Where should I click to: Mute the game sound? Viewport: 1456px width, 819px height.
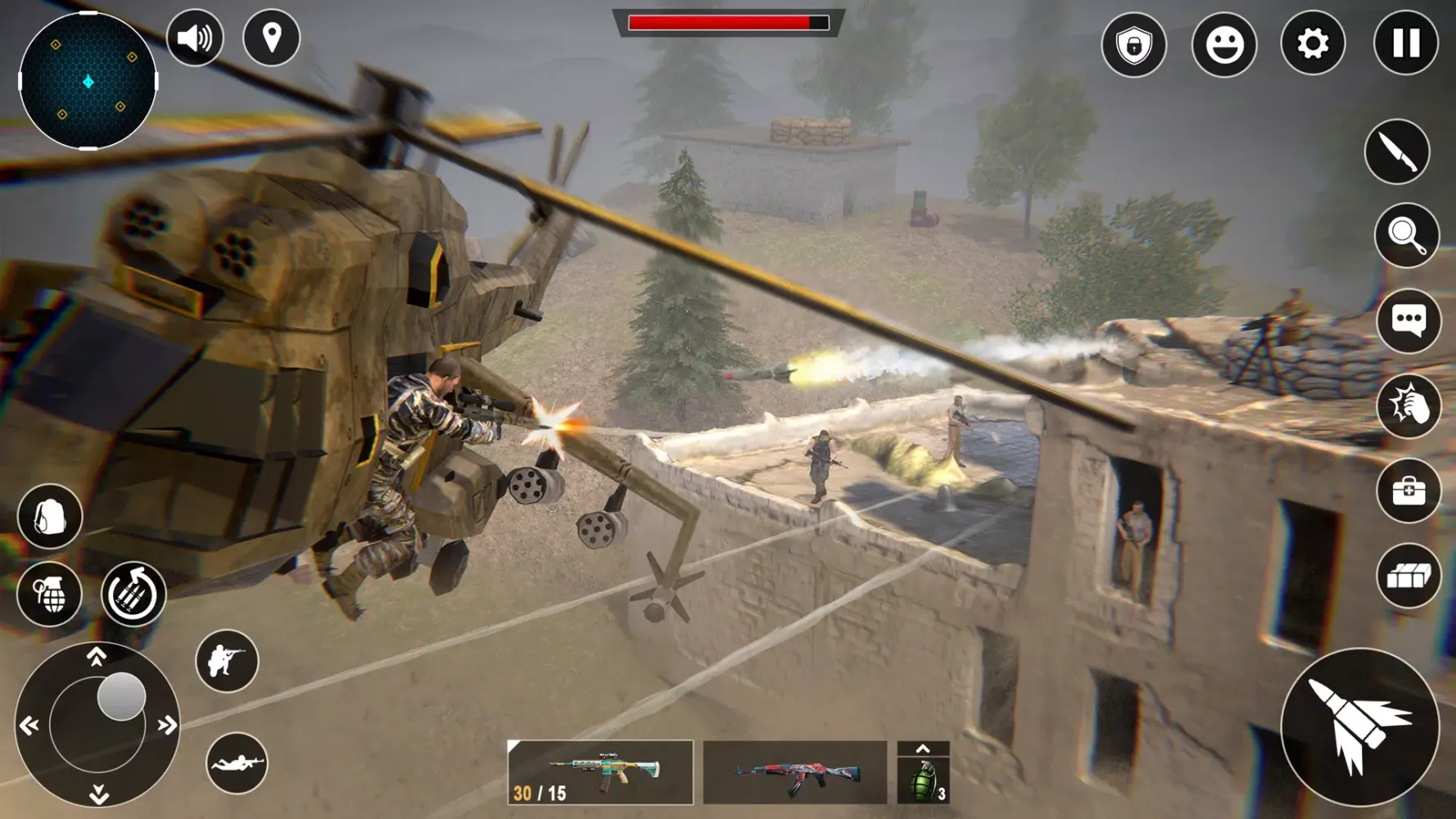click(195, 38)
